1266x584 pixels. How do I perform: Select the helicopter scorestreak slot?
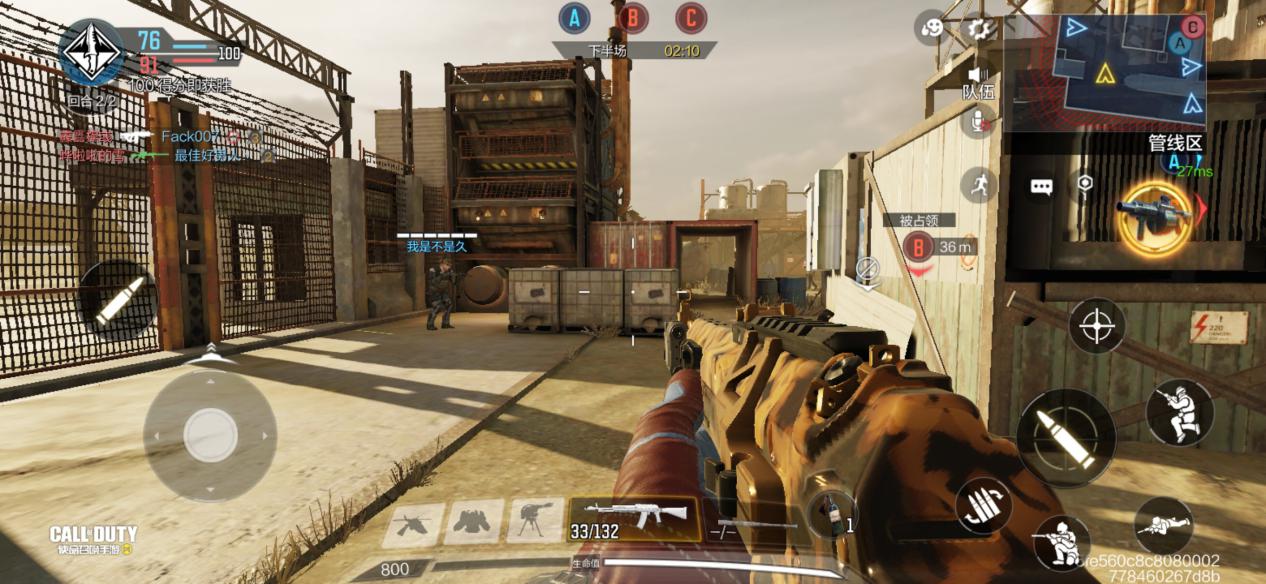click(x=413, y=522)
